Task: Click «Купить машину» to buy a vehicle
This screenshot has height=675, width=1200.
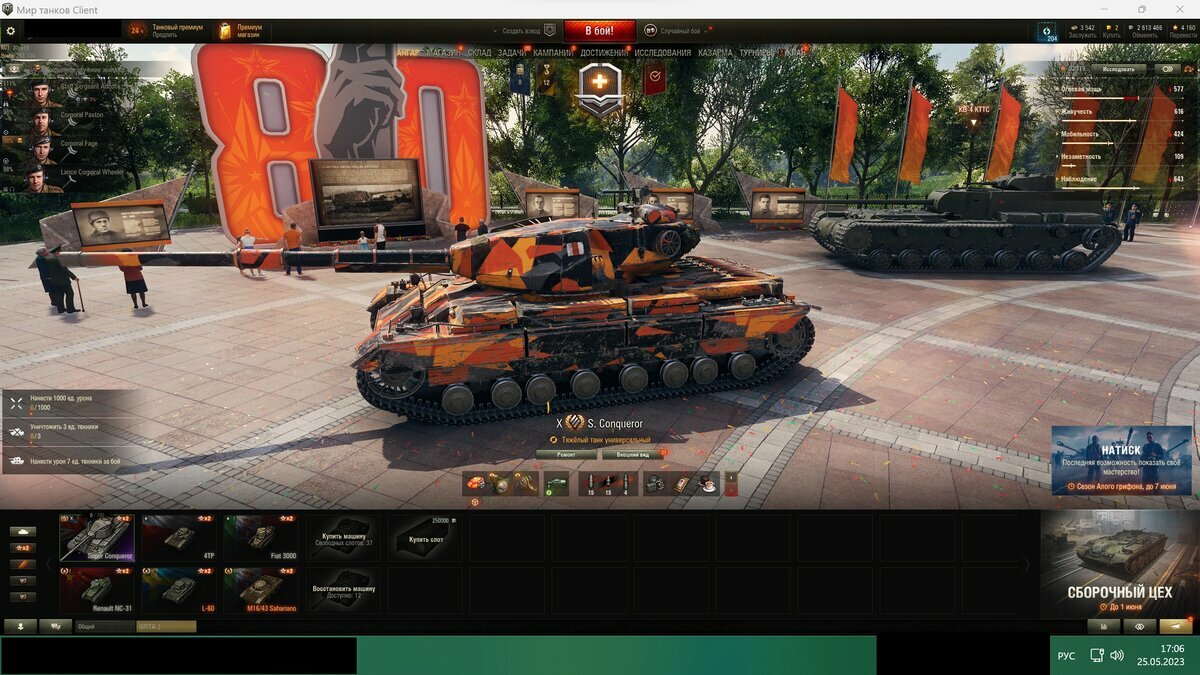Action: 343,537
